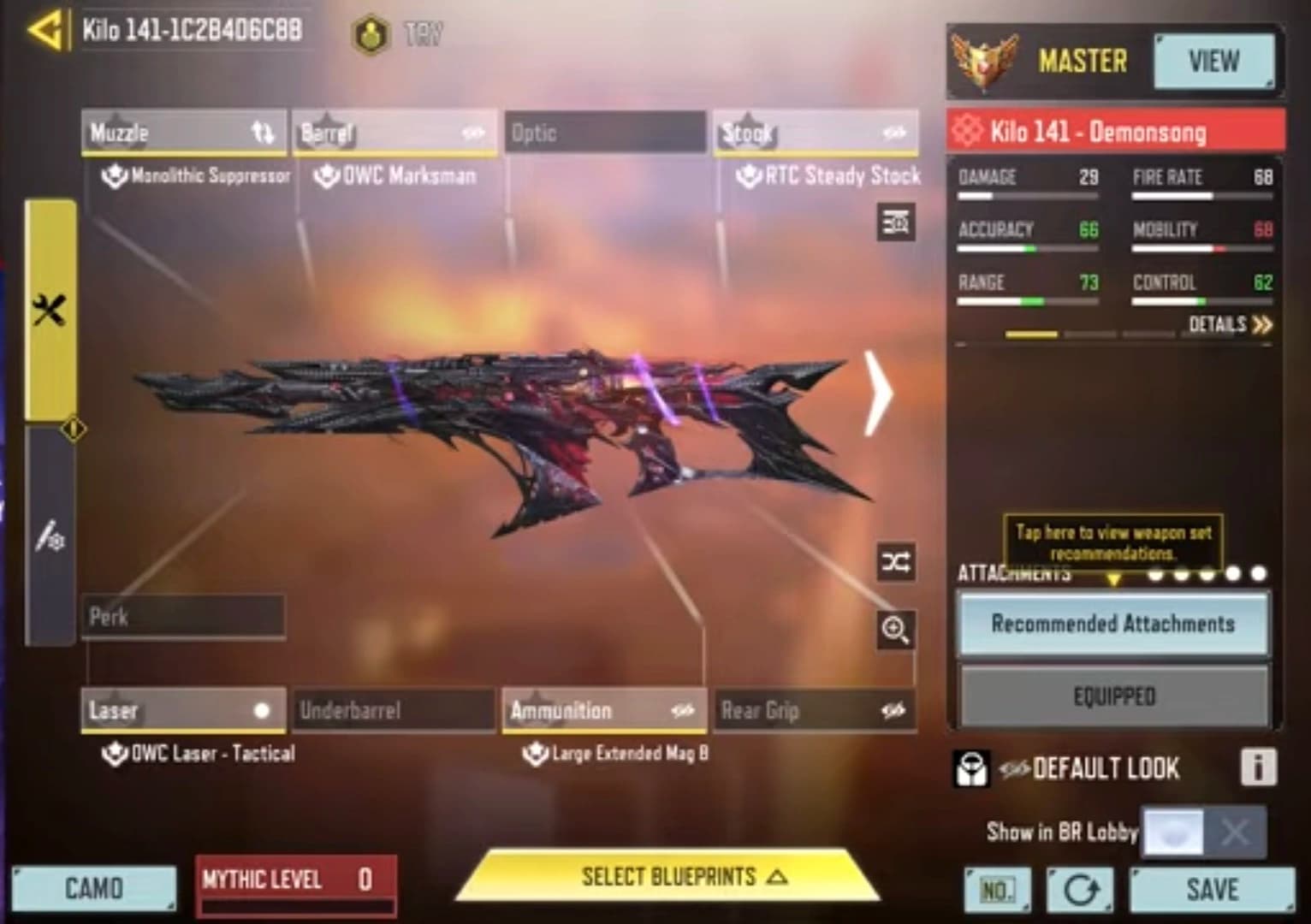Select the Barrel attachment slot
Image resolution: width=1311 pixels, height=924 pixels.
(394, 133)
